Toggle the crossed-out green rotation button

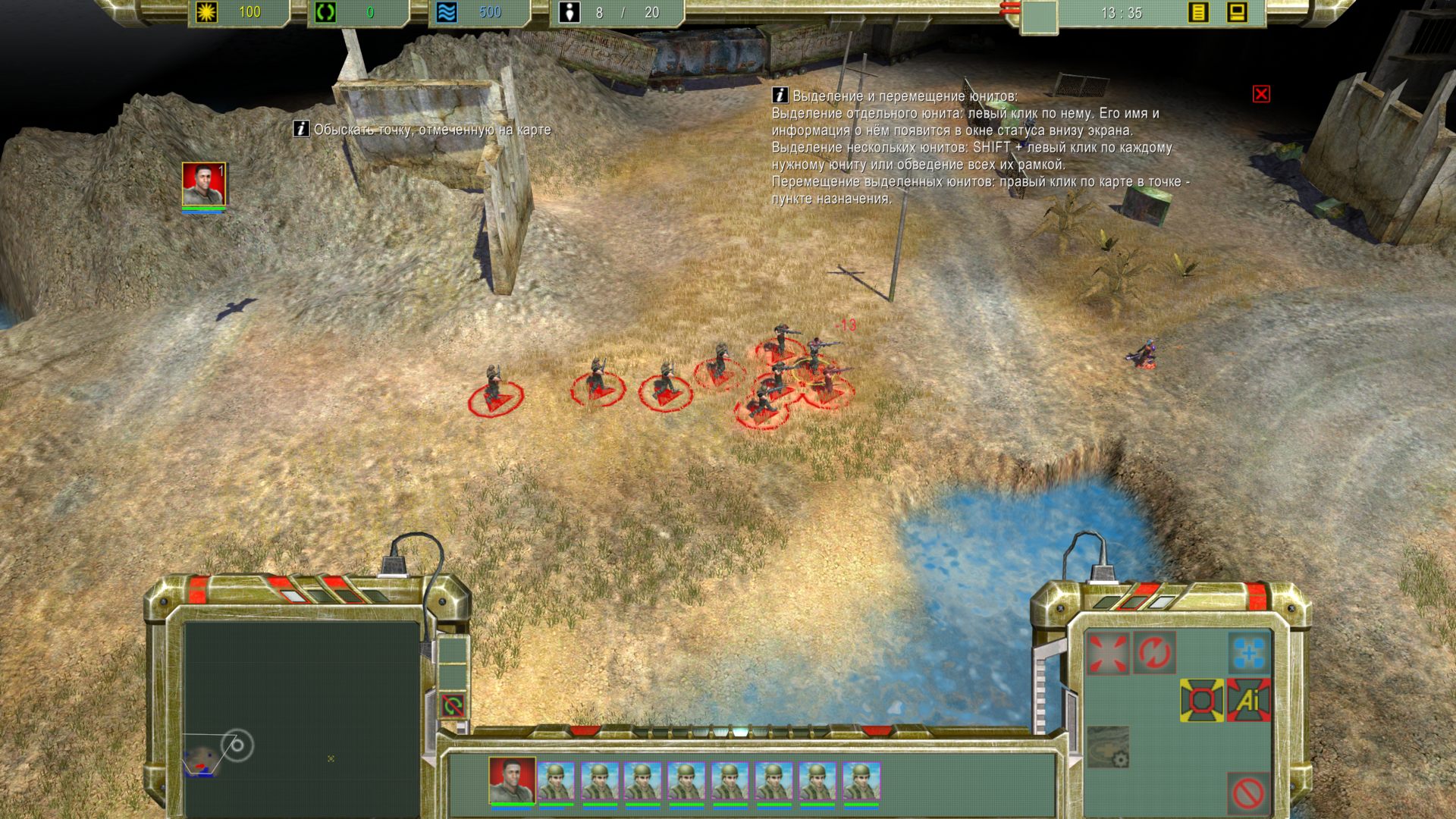coord(453,706)
